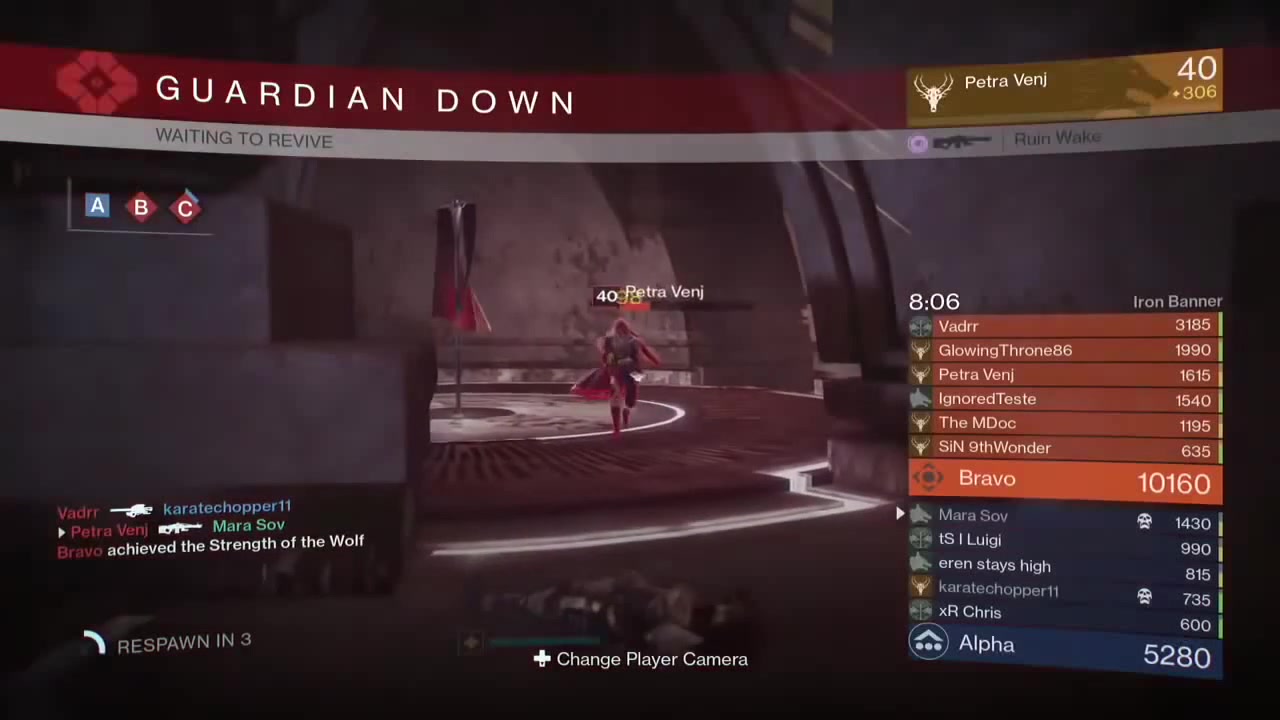Select capture point B icon
This screenshot has height=720, width=1280.
(141, 207)
